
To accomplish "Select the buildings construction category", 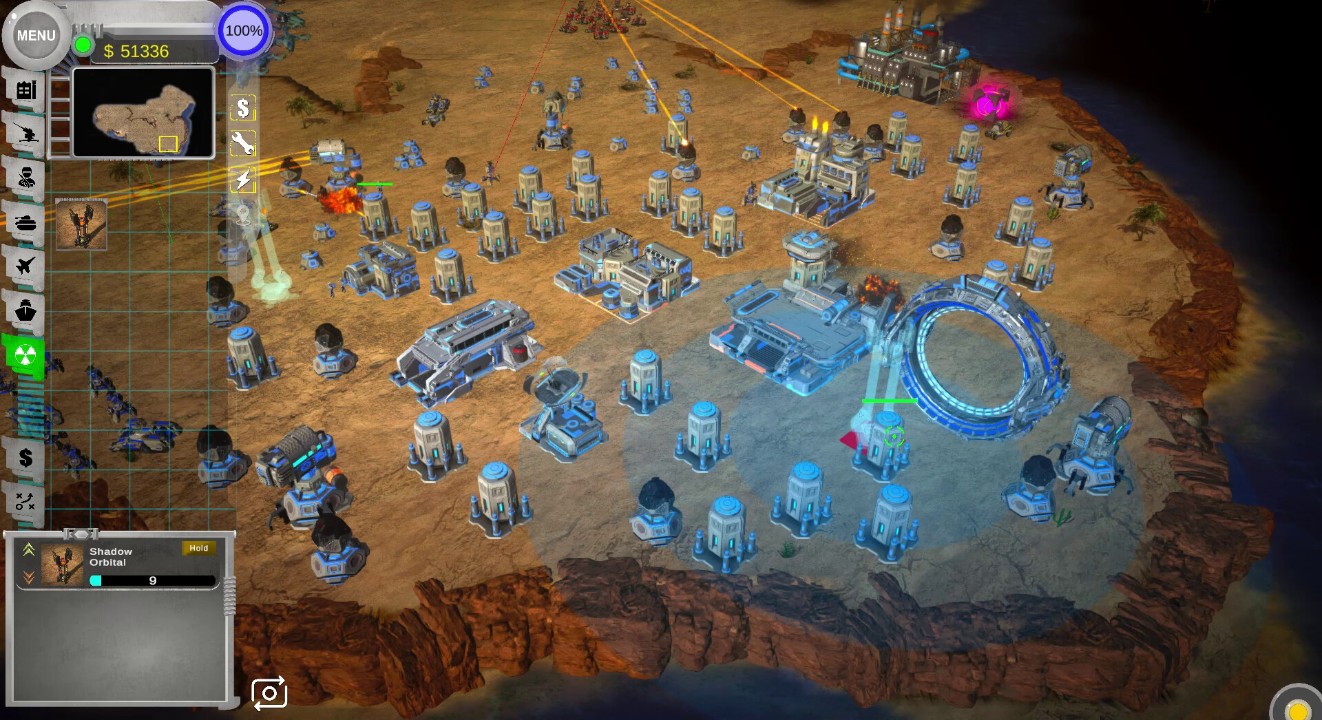I will pos(25,90).
